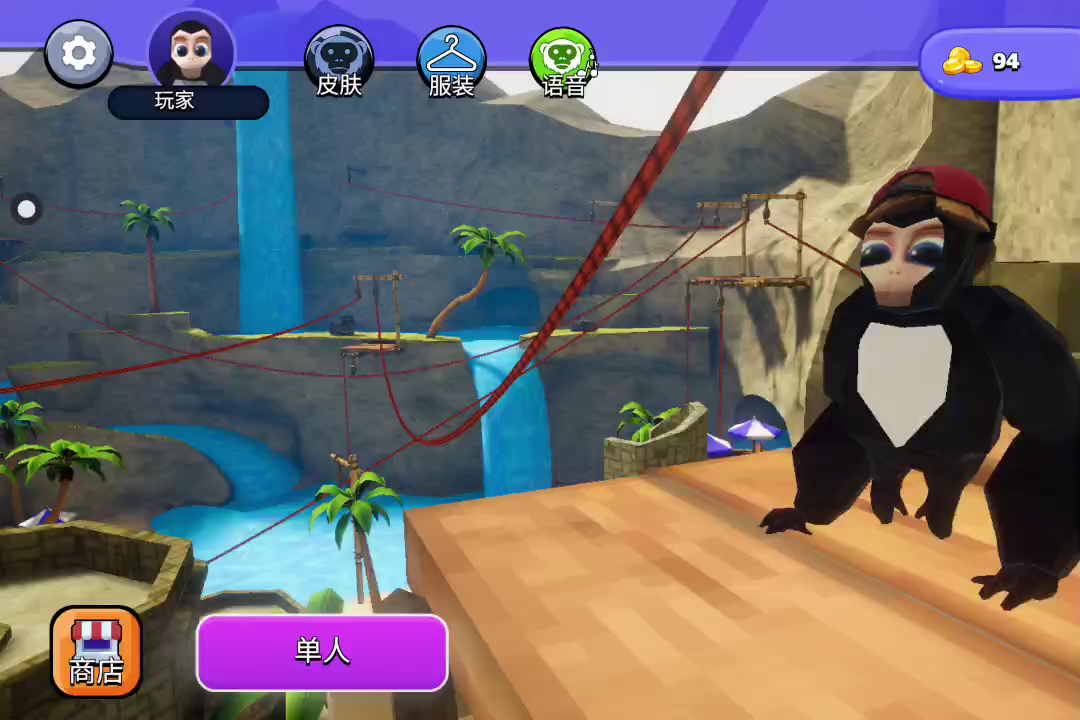Start the 单人 single-player mode
The width and height of the screenshot is (1080, 720).
pos(322,652)
